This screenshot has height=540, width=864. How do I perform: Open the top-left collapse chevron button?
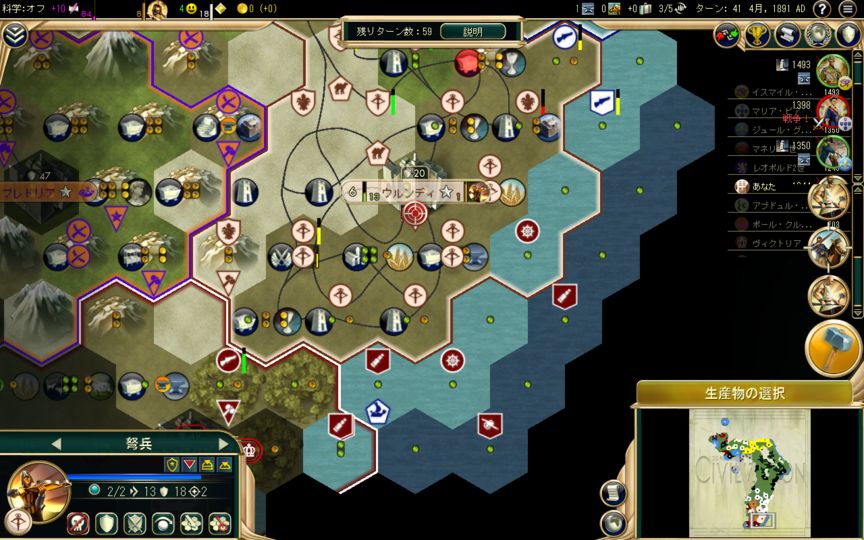[14, 35]
